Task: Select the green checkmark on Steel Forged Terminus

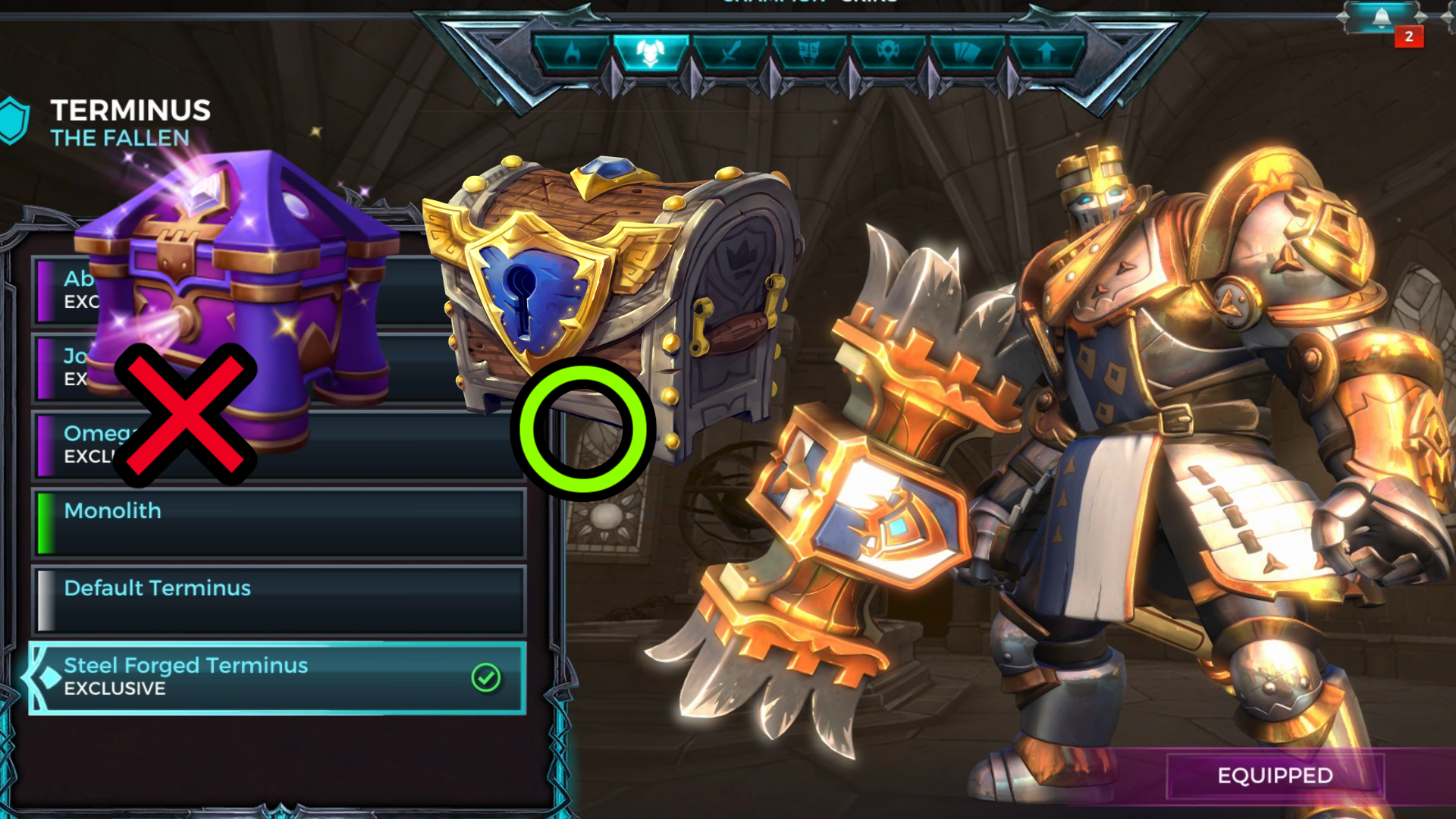Action: click(x=486, y=677)
